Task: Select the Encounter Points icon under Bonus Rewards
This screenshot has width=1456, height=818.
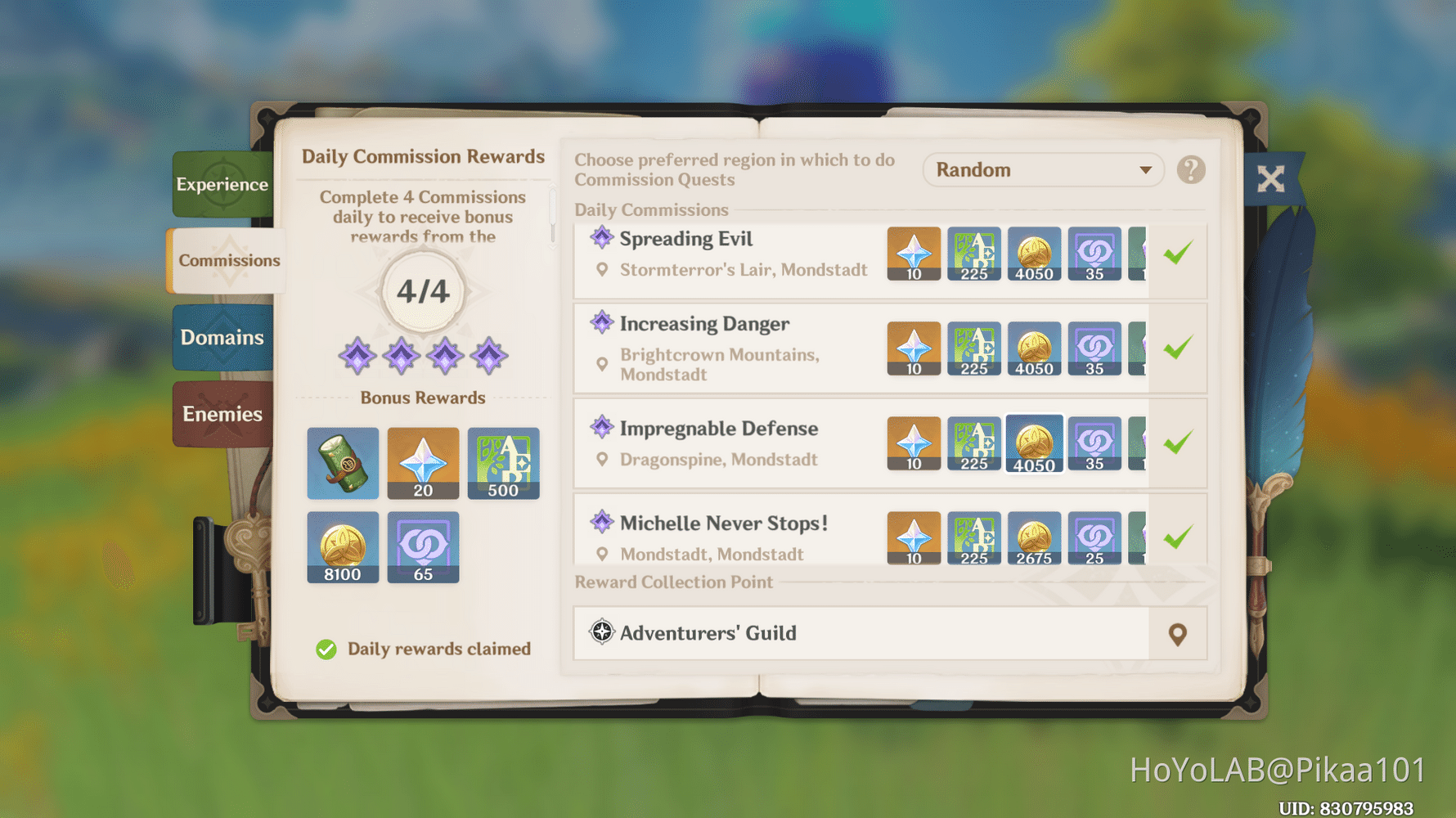Action: pos(423,546)
